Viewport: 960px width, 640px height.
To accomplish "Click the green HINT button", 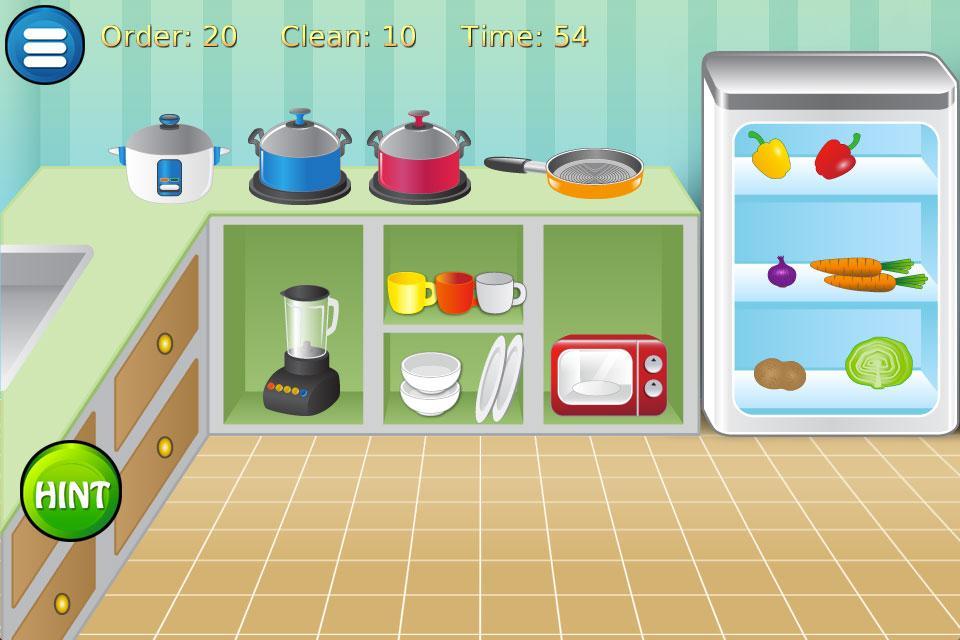I will pyautogui.click(x=71, y=492).
